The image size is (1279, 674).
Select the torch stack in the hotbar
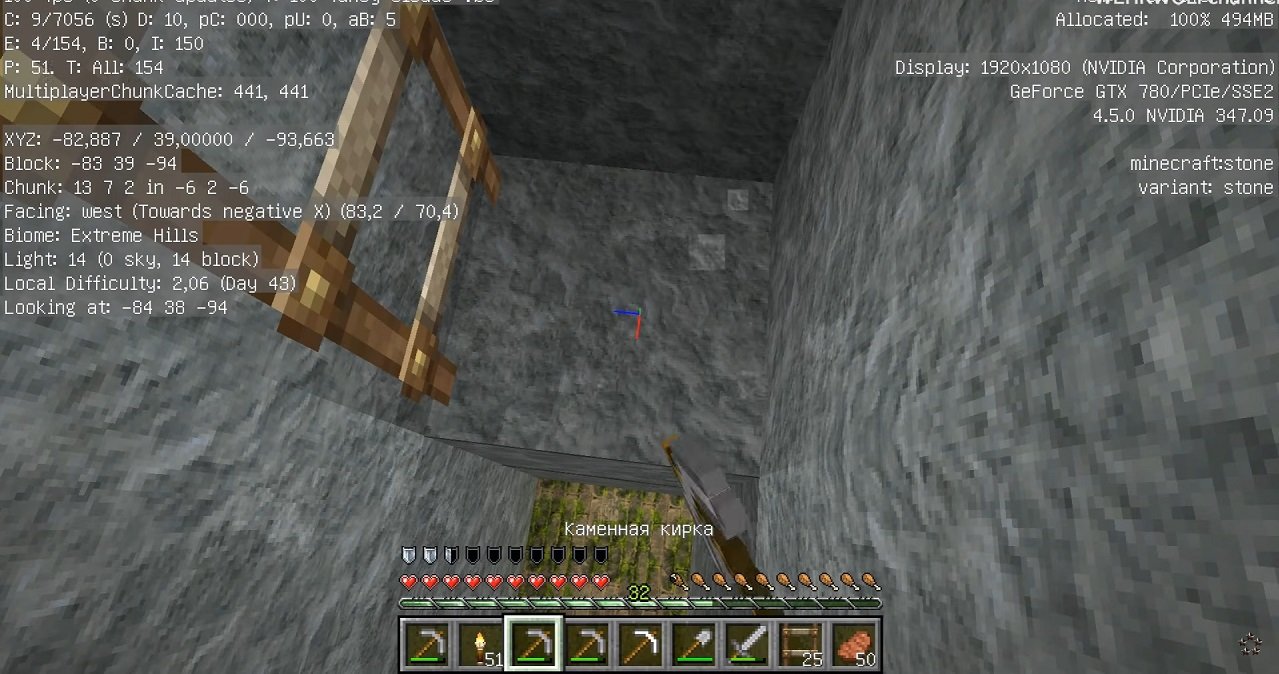(479, 644)
